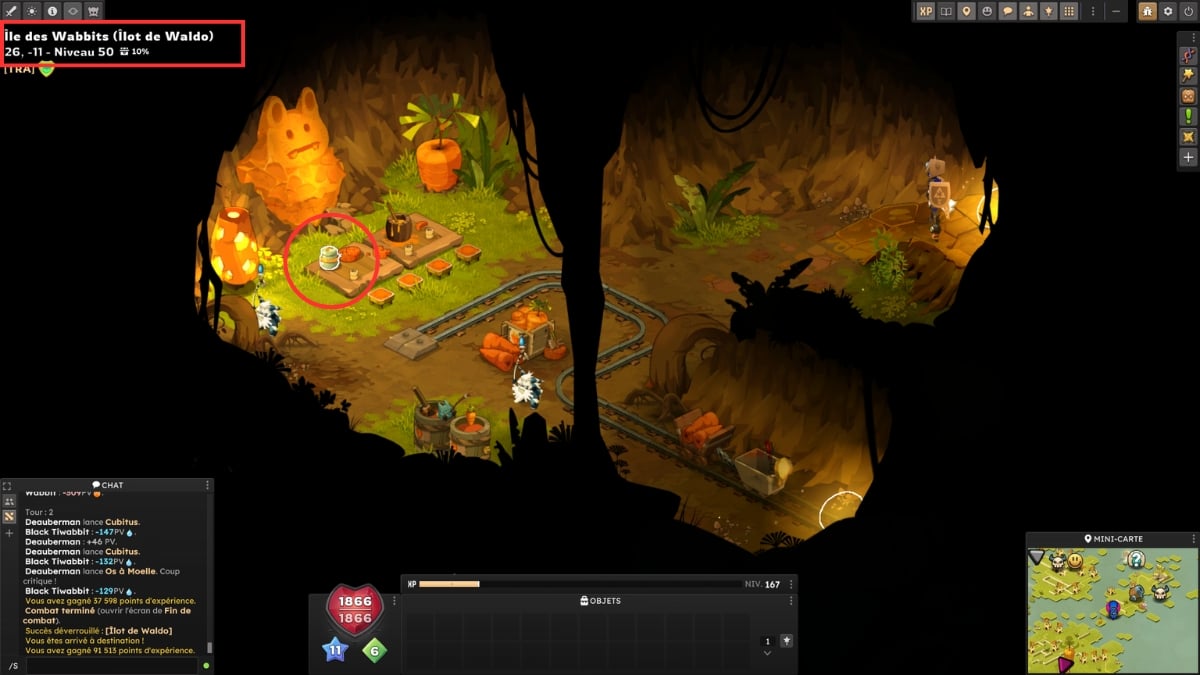Click the green exclamation mark shortcut
The height and width of the screenshot is (675, 1200).
[1189, 116]
